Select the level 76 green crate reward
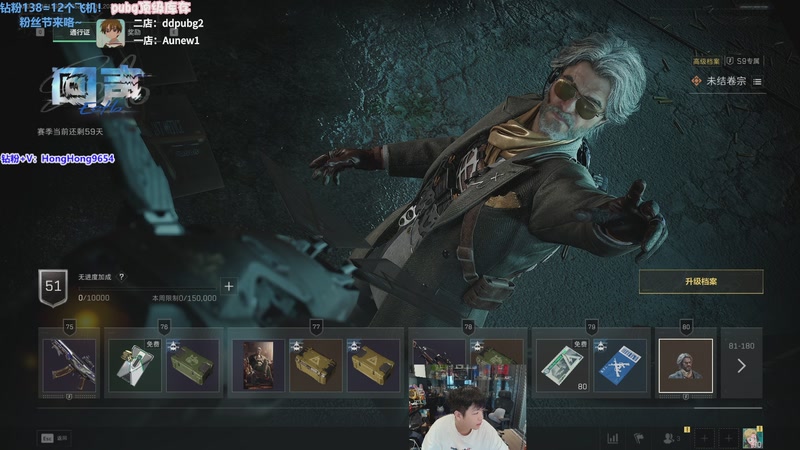 192,365
